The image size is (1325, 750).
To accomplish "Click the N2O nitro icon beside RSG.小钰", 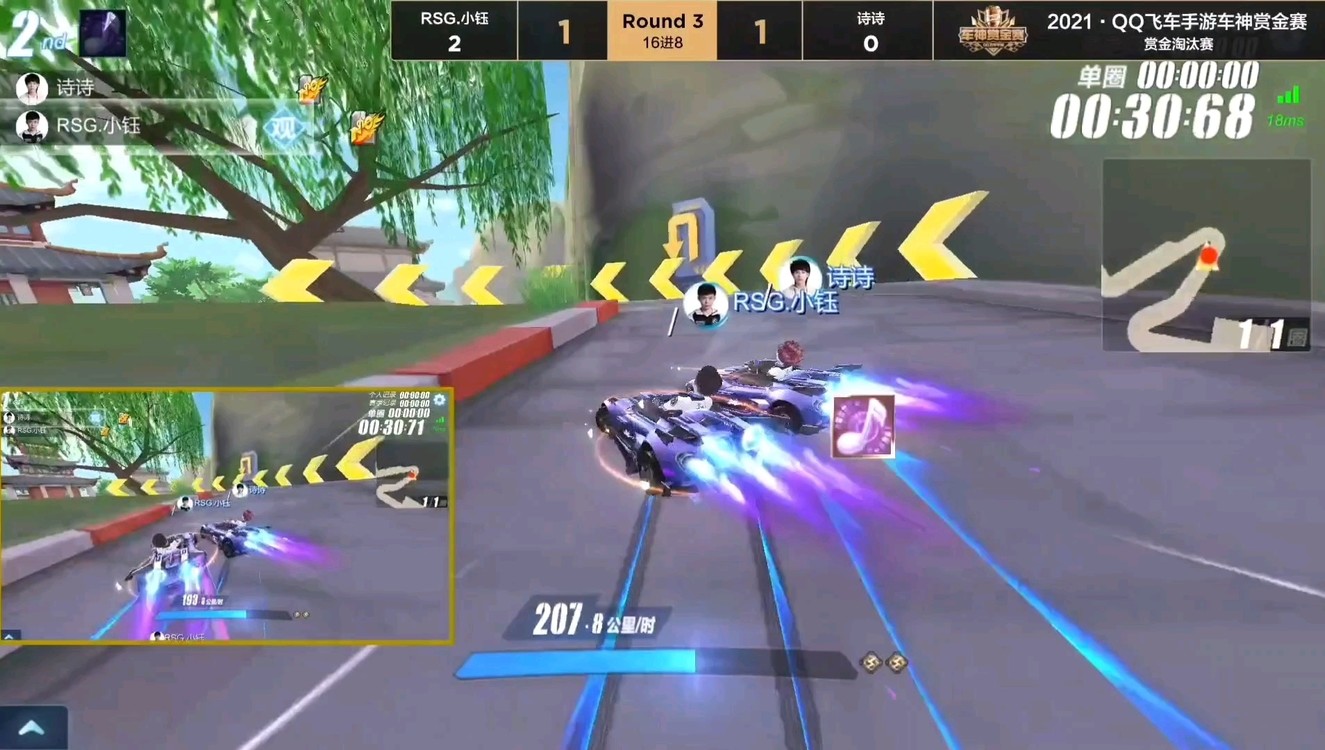I will (x=365, y=127).
